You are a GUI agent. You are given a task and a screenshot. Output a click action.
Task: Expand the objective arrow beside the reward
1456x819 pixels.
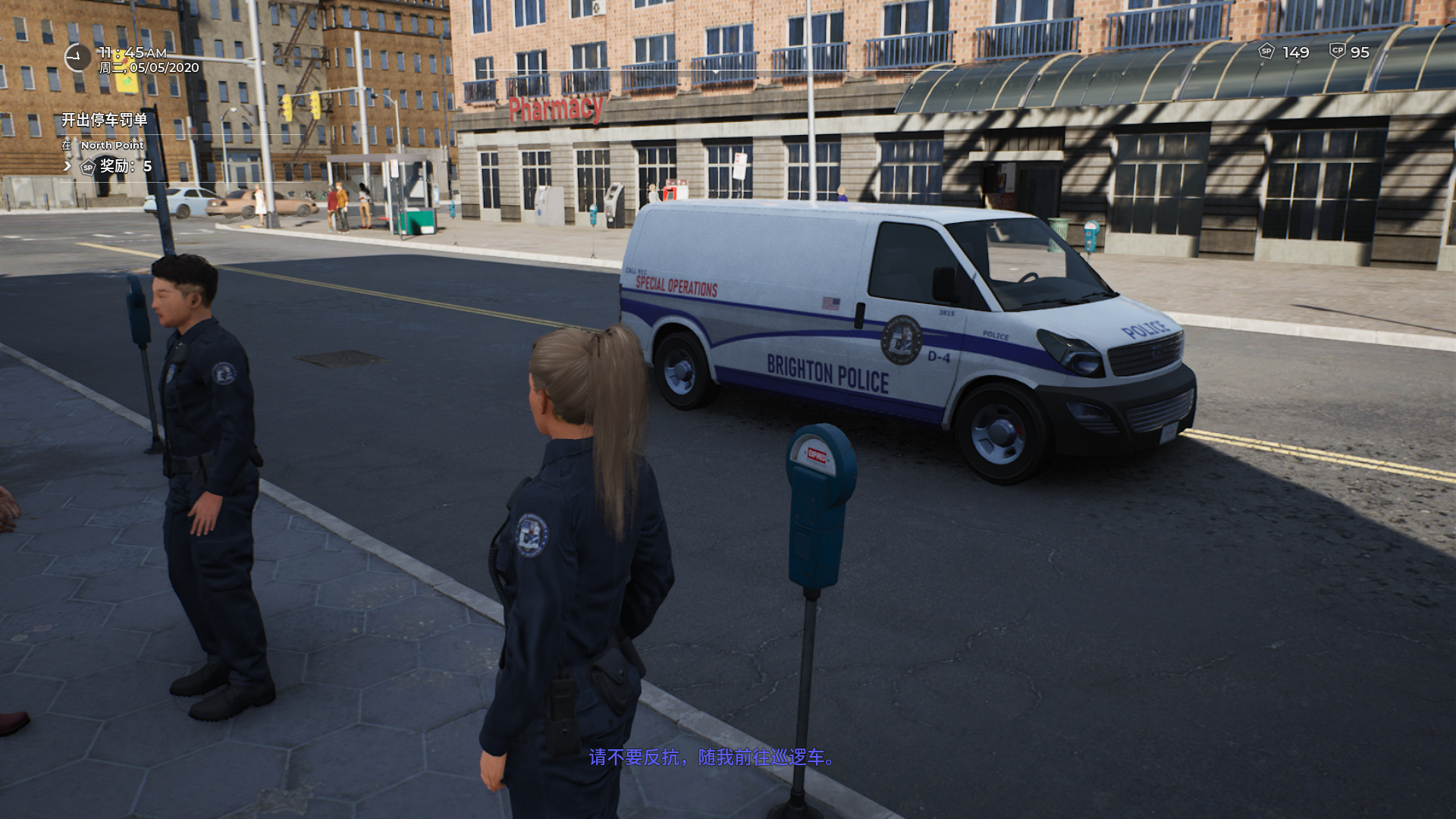coord(67,166)
